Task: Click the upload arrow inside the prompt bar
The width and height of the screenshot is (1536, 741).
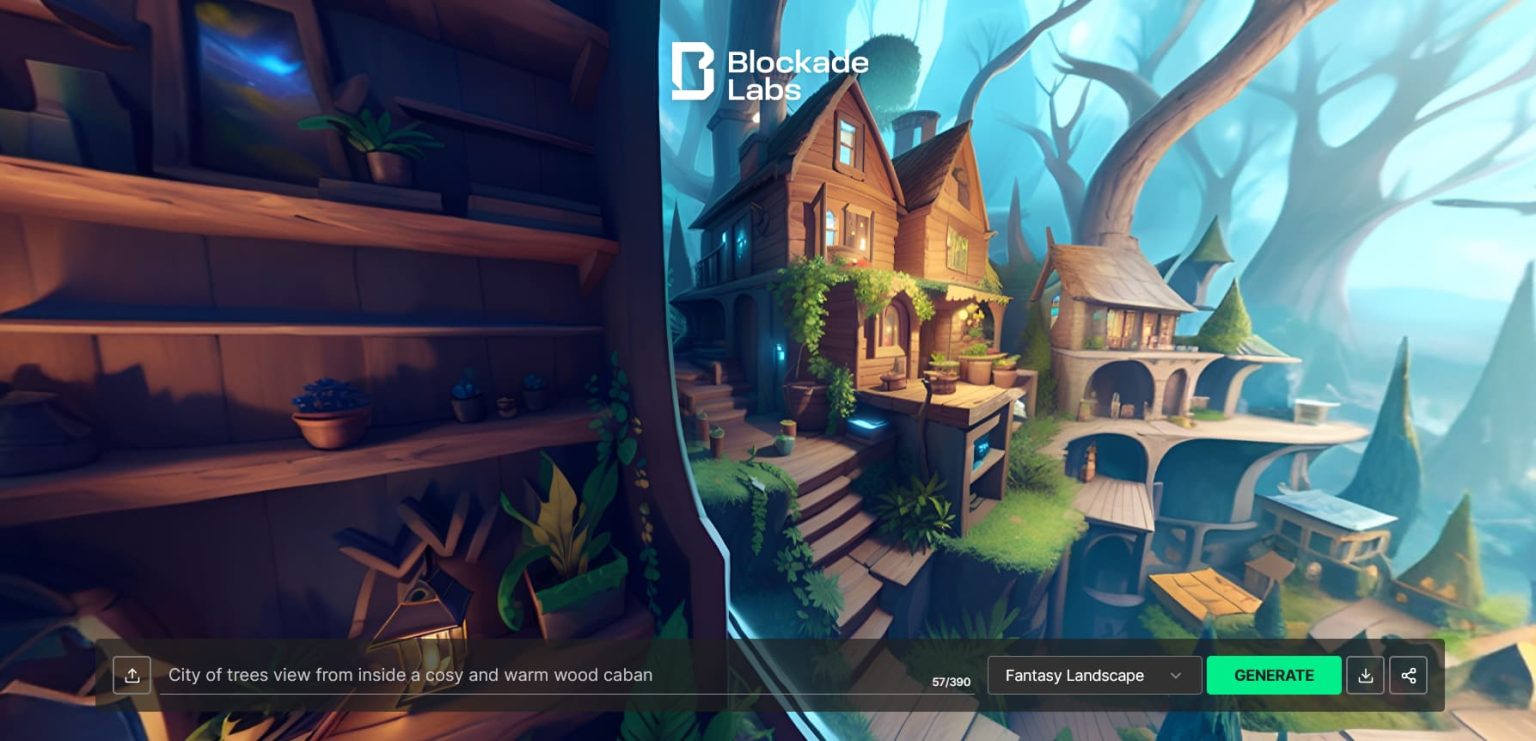Action: pos(132,675)
